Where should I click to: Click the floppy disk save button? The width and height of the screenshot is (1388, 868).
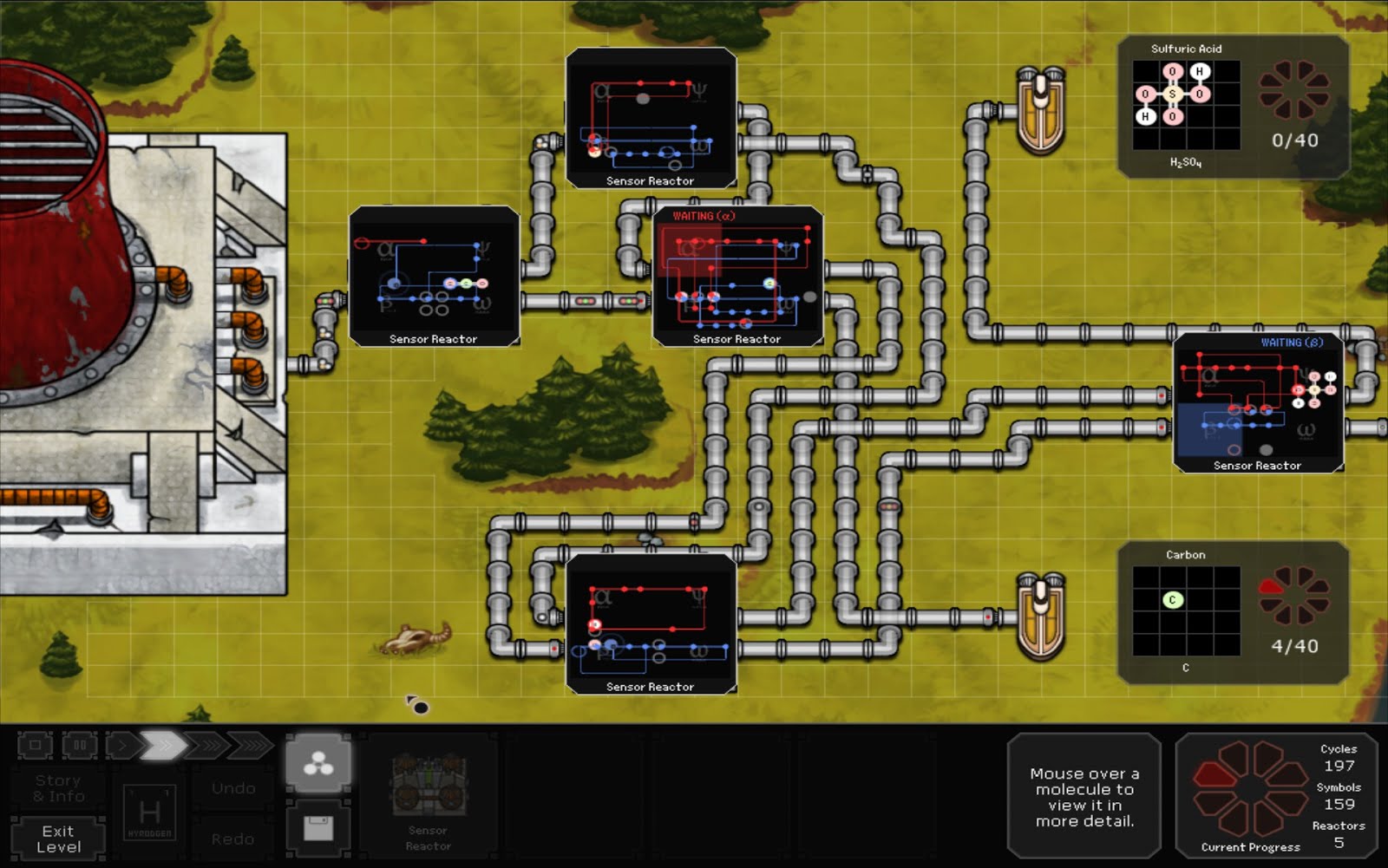(318, 829)
